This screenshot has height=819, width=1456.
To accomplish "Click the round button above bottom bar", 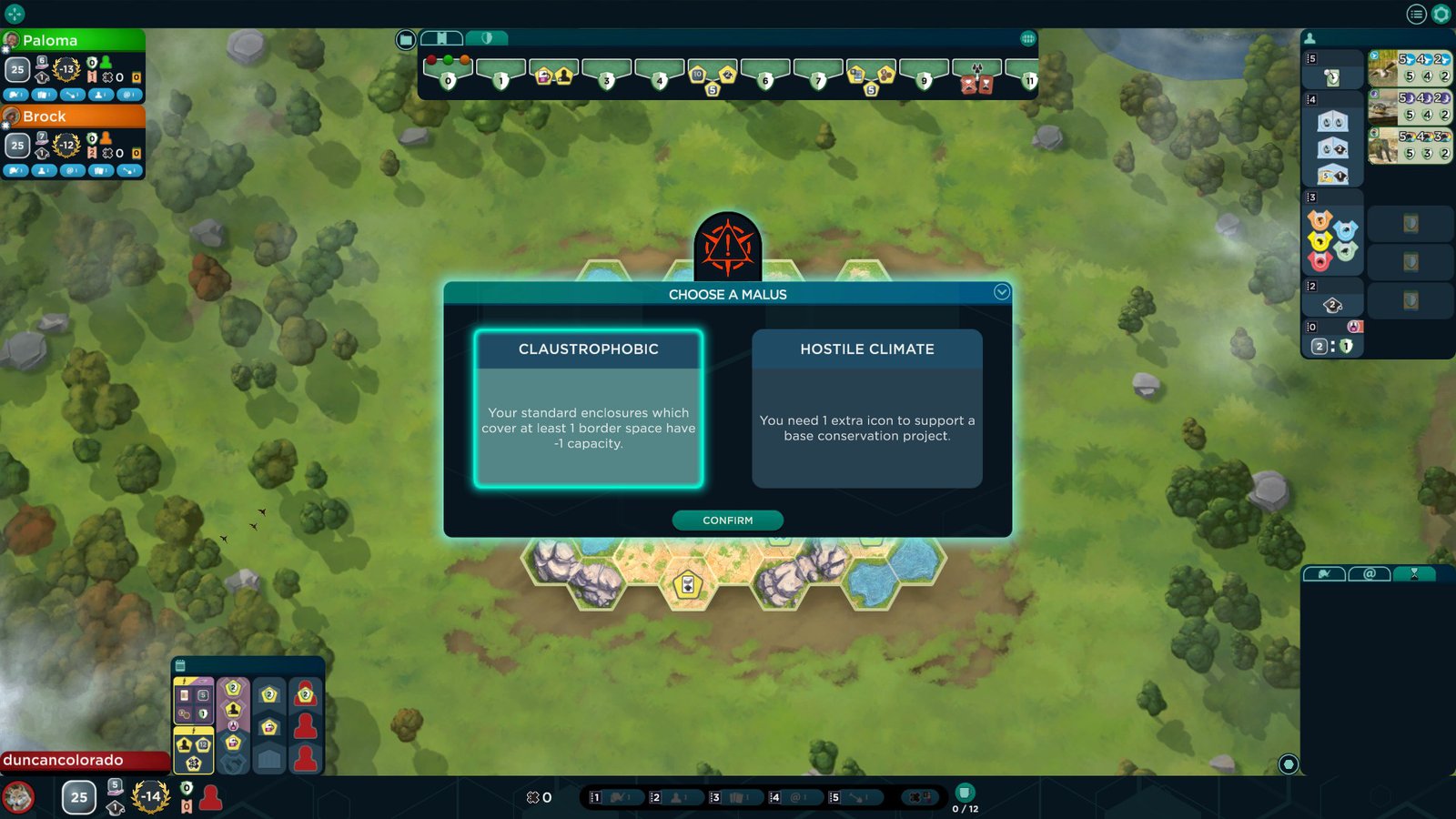I will (x=1288, y=763).
